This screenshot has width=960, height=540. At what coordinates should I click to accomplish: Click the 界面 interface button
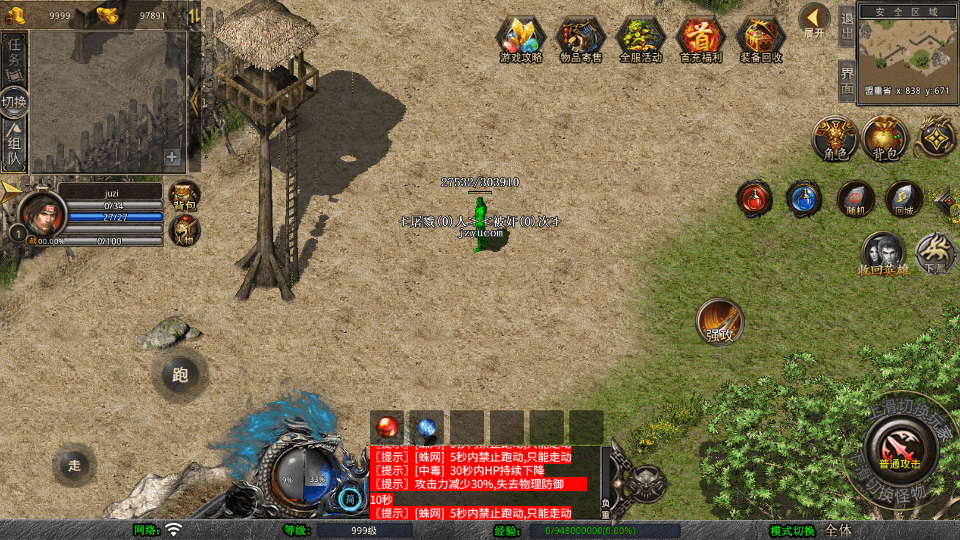click(x=846, y=80)
